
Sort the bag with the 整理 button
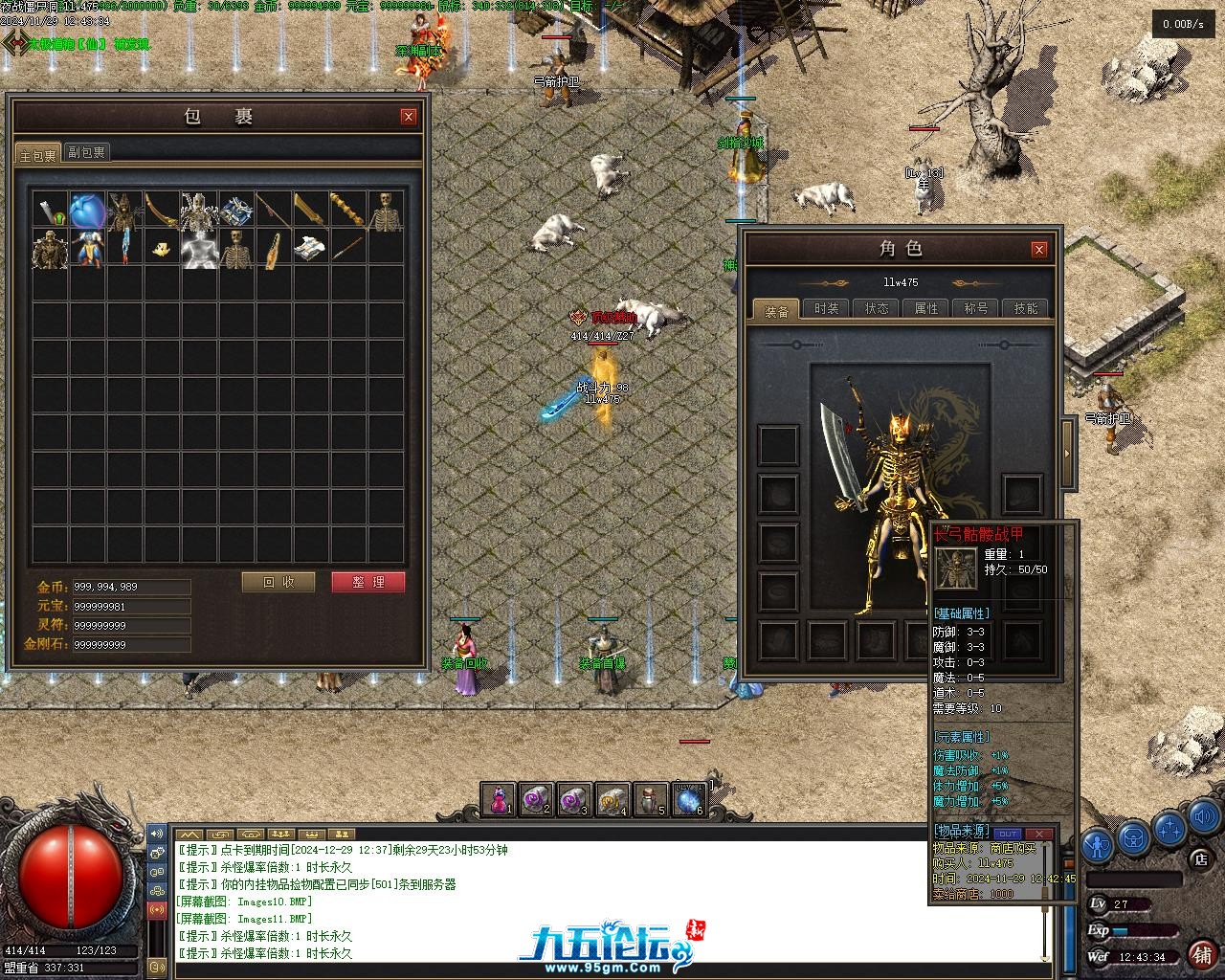coord(367,582)
